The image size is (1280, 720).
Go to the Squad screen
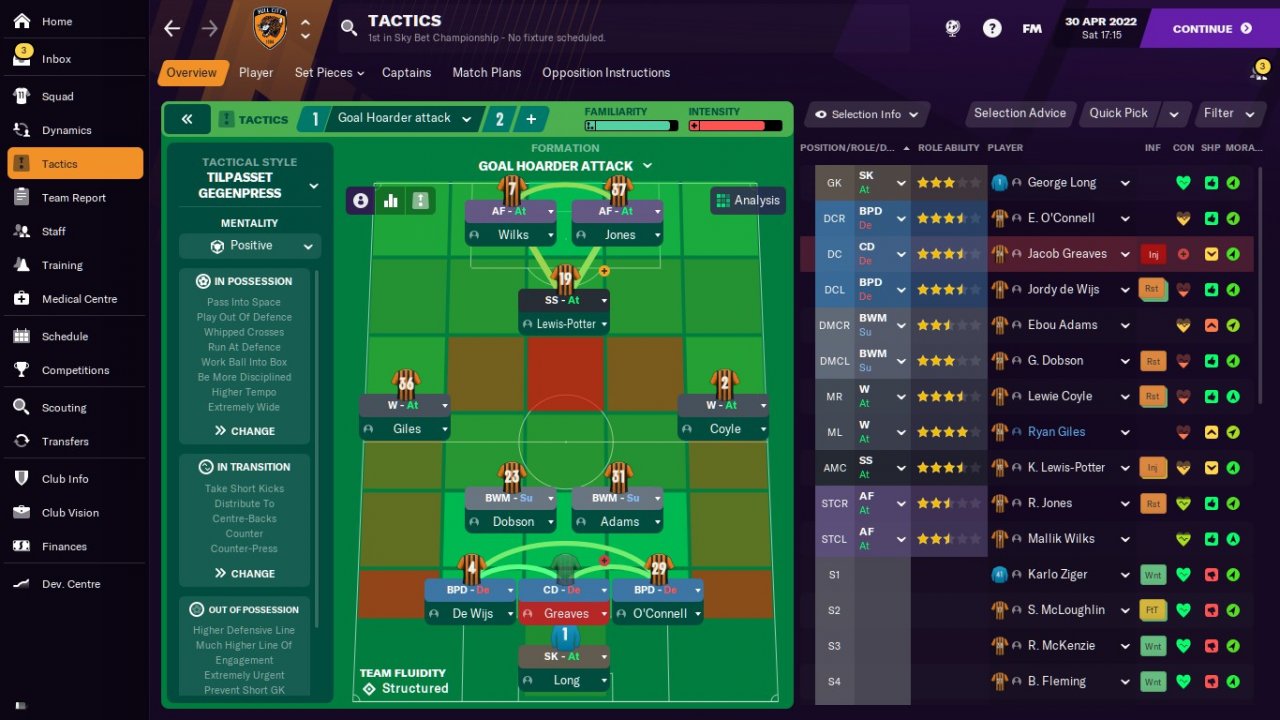57,97
